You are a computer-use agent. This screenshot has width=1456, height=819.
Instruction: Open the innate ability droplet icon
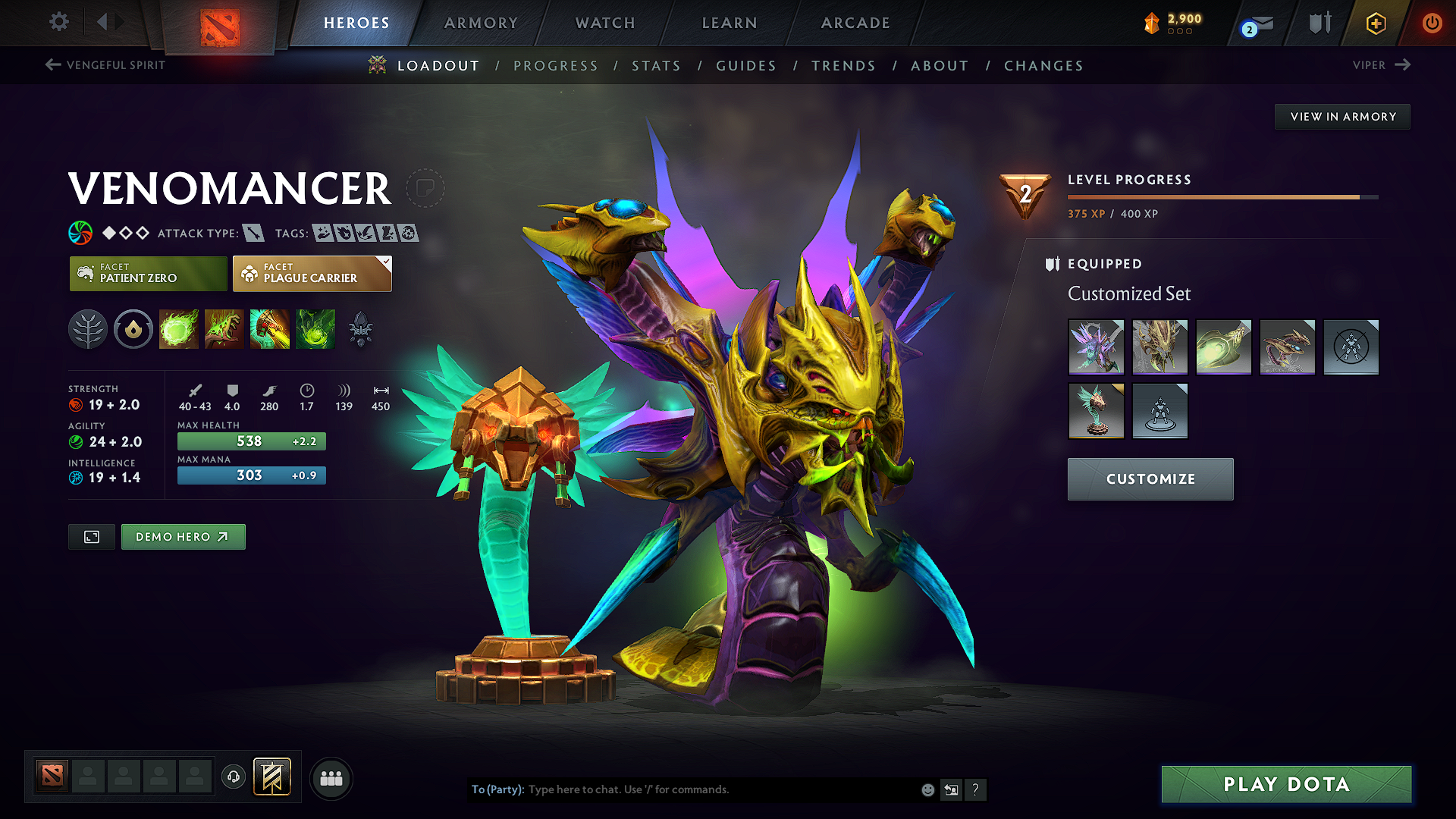click(x=133, y=329)
